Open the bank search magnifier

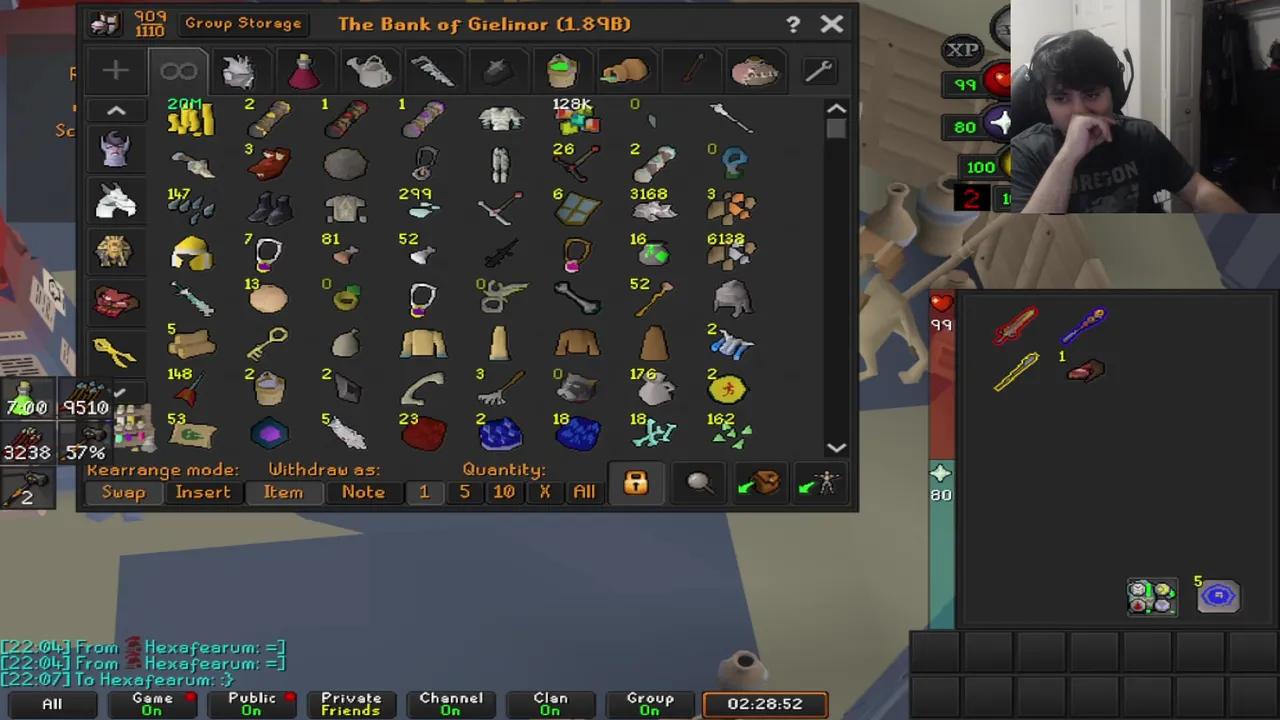[x=698, y=484]
